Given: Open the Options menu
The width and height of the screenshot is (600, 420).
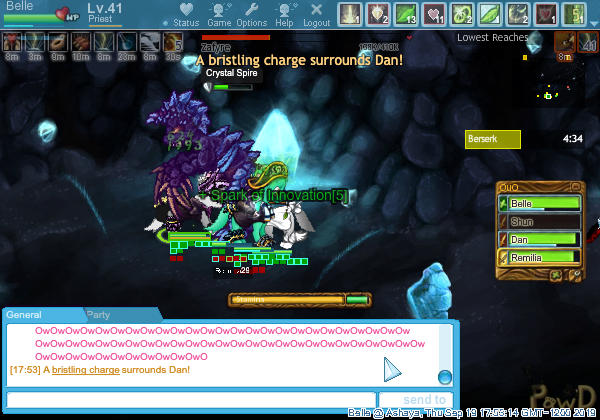Looking at the screenshot, I should point(251,15).
